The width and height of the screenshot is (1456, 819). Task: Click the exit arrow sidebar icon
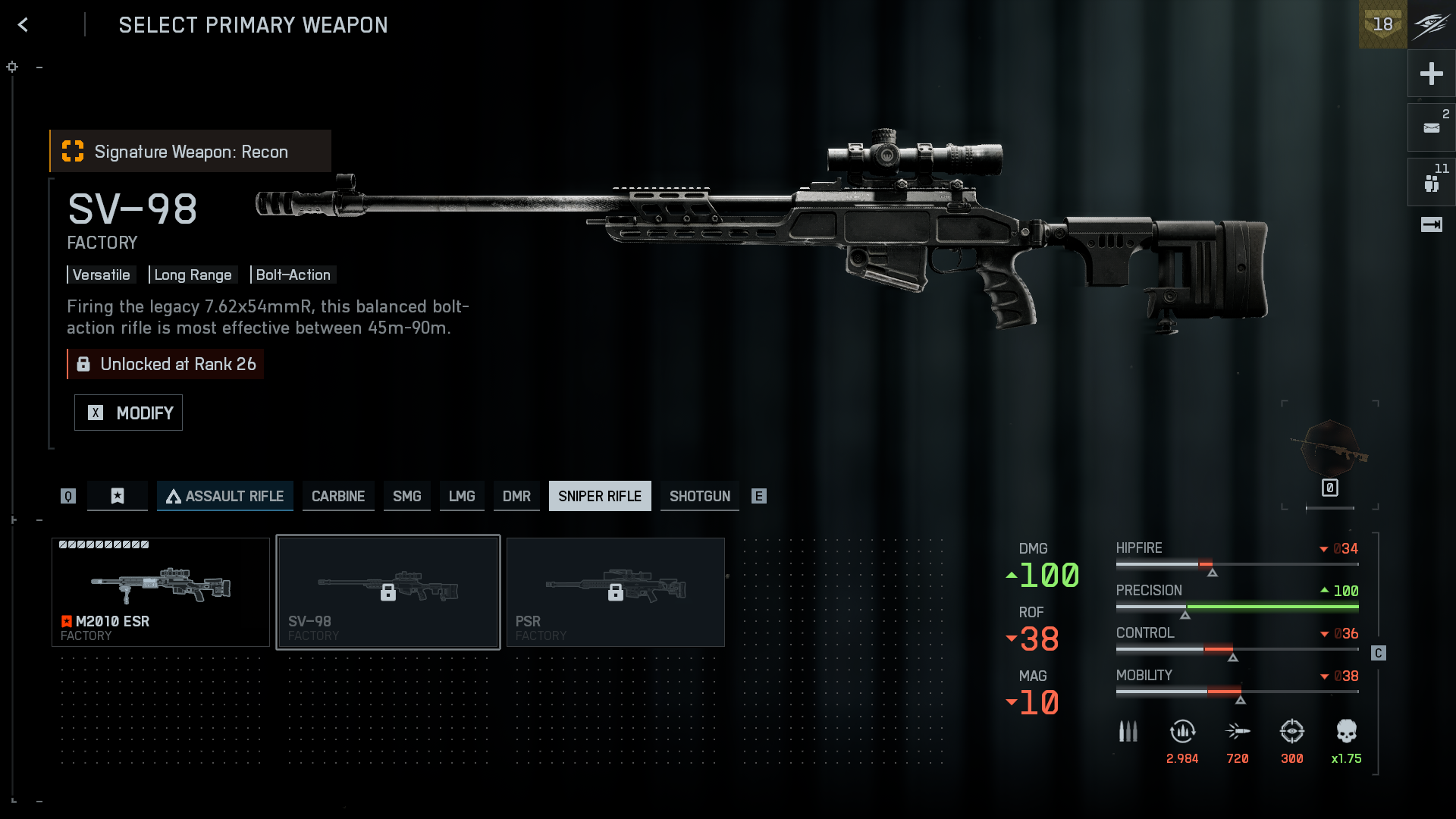click(1431, 224)
